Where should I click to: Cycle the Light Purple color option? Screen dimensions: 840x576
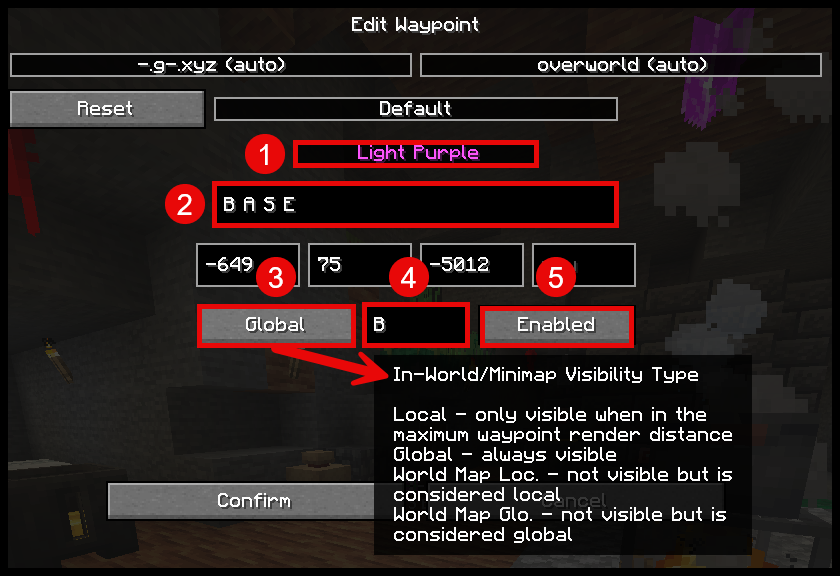pos(416,153)
